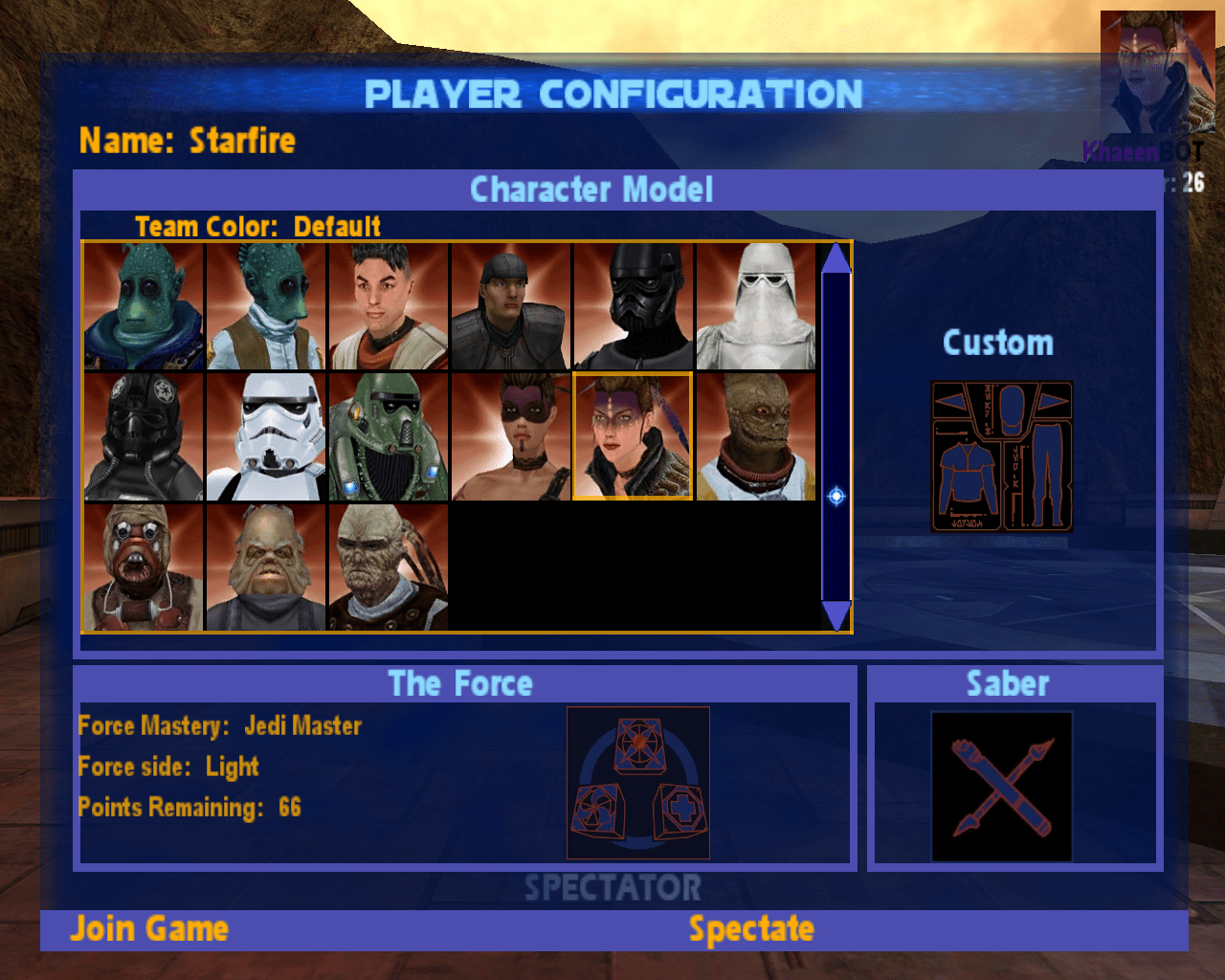The height and width of the screenshot is (980, 1225).
Task: Change the Force Mastery rank
Action: coord(220,726)
